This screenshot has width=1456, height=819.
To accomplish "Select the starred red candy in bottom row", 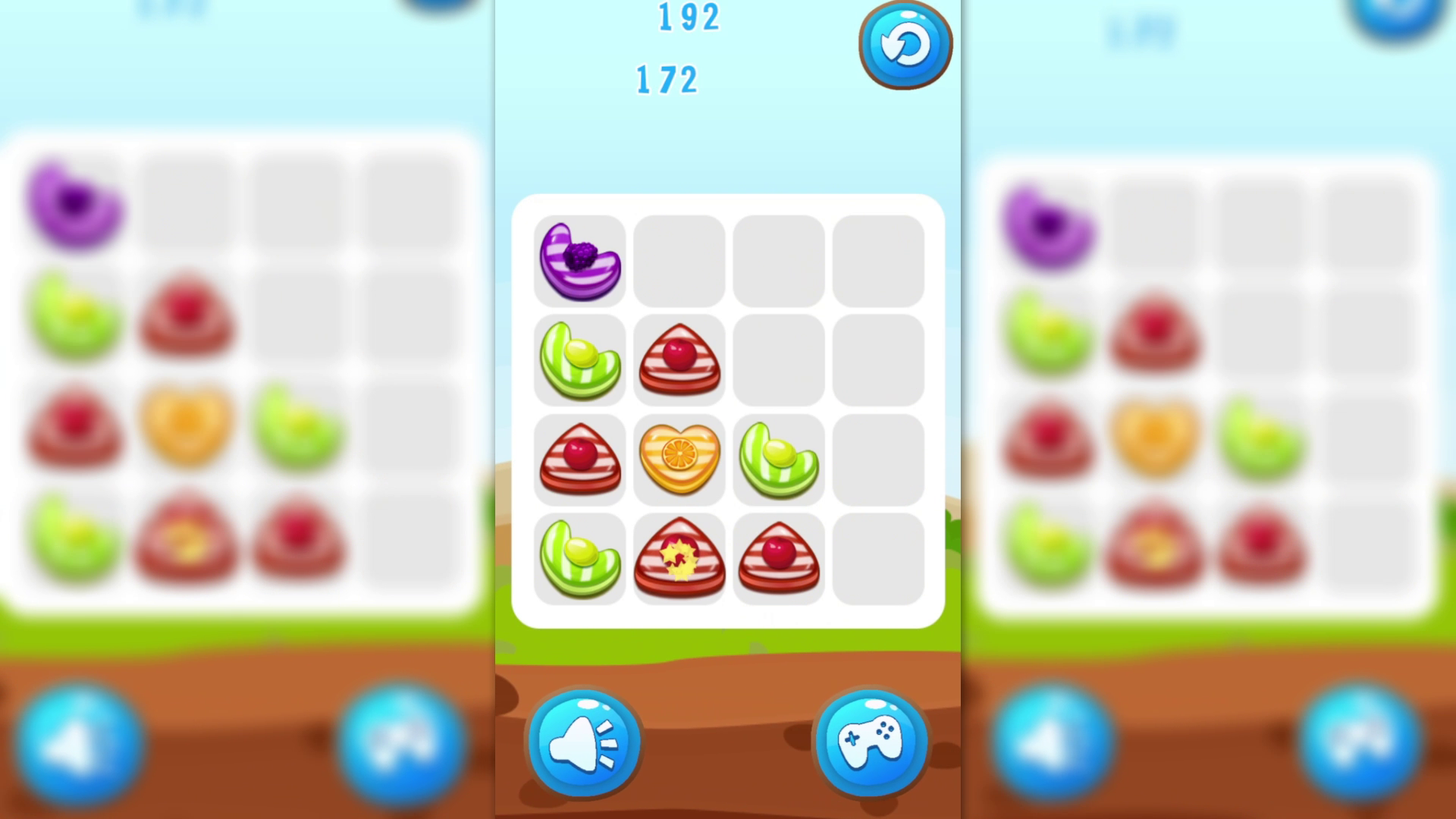I will coord(680,557).
